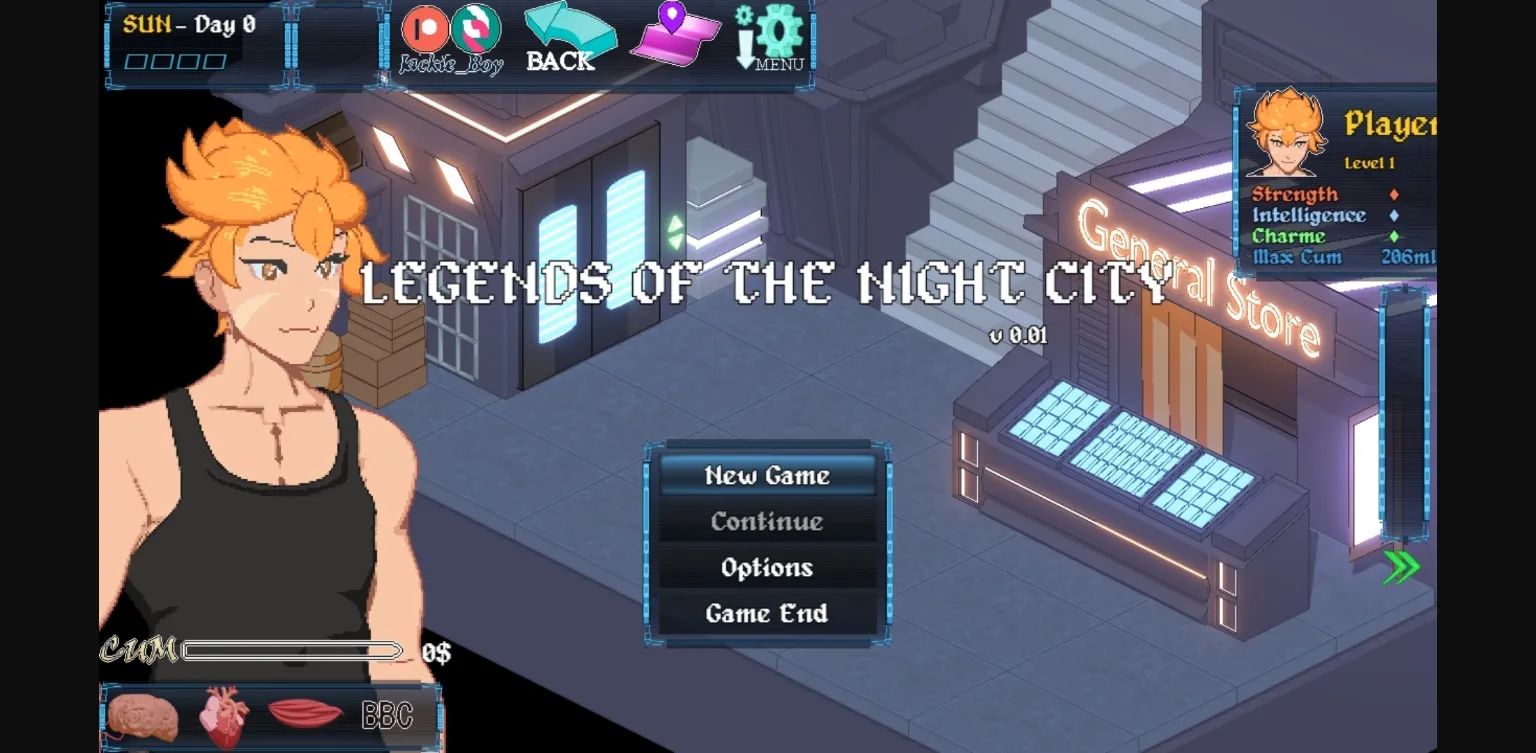Select the lips organ icon
1536x753 pixels.
click(307, 715)
